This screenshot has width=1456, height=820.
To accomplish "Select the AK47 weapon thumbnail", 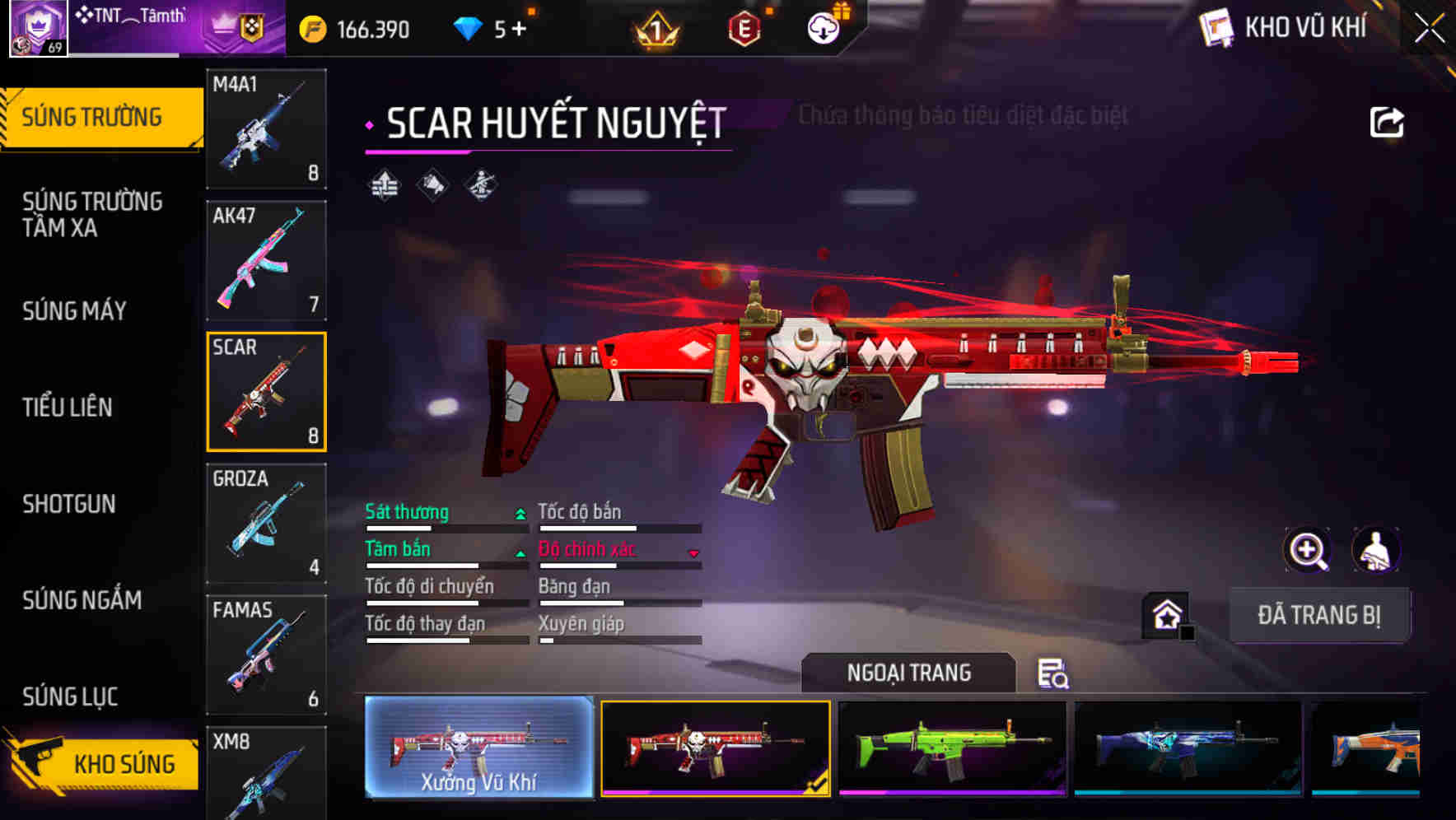I will [x=266, y=259].
